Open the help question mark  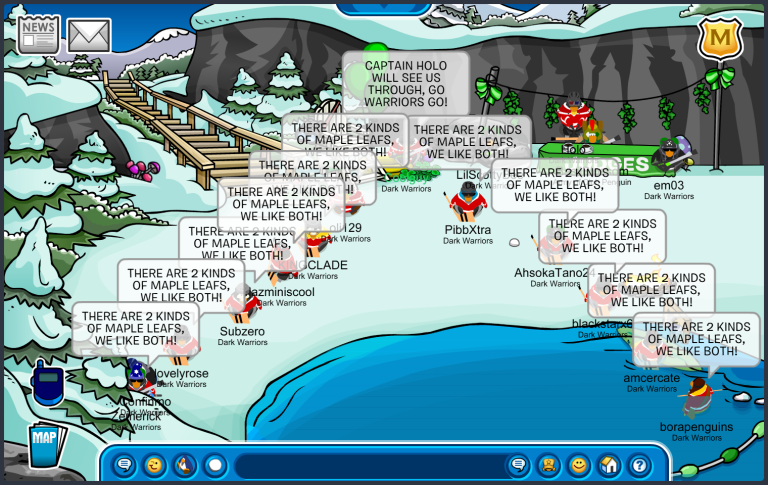(x=638, y=465)
